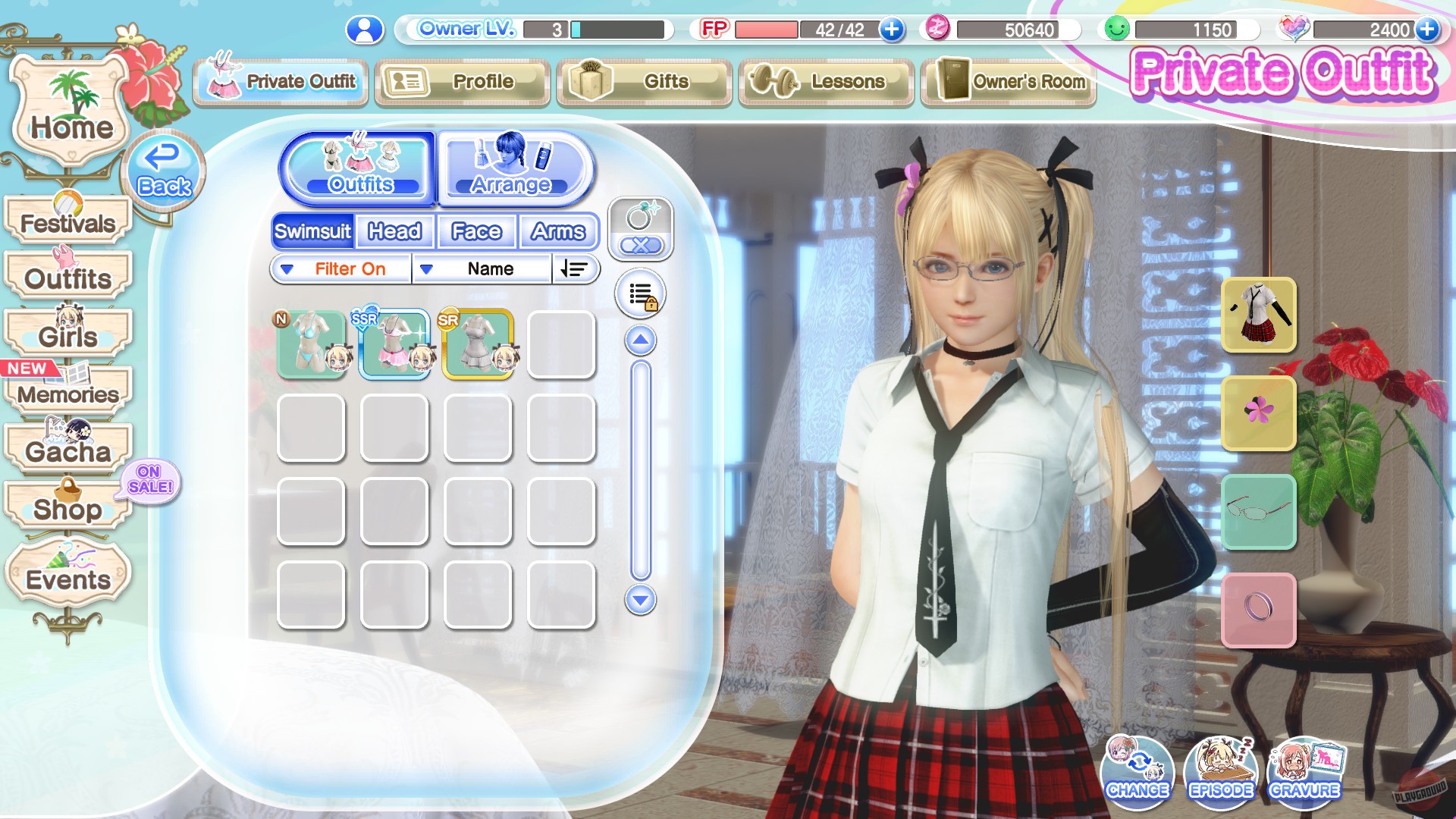The width and height of the screenshot is (1456, 819).
Task: Select the glasses accessory slot on the right
Action: (1259, 511)
